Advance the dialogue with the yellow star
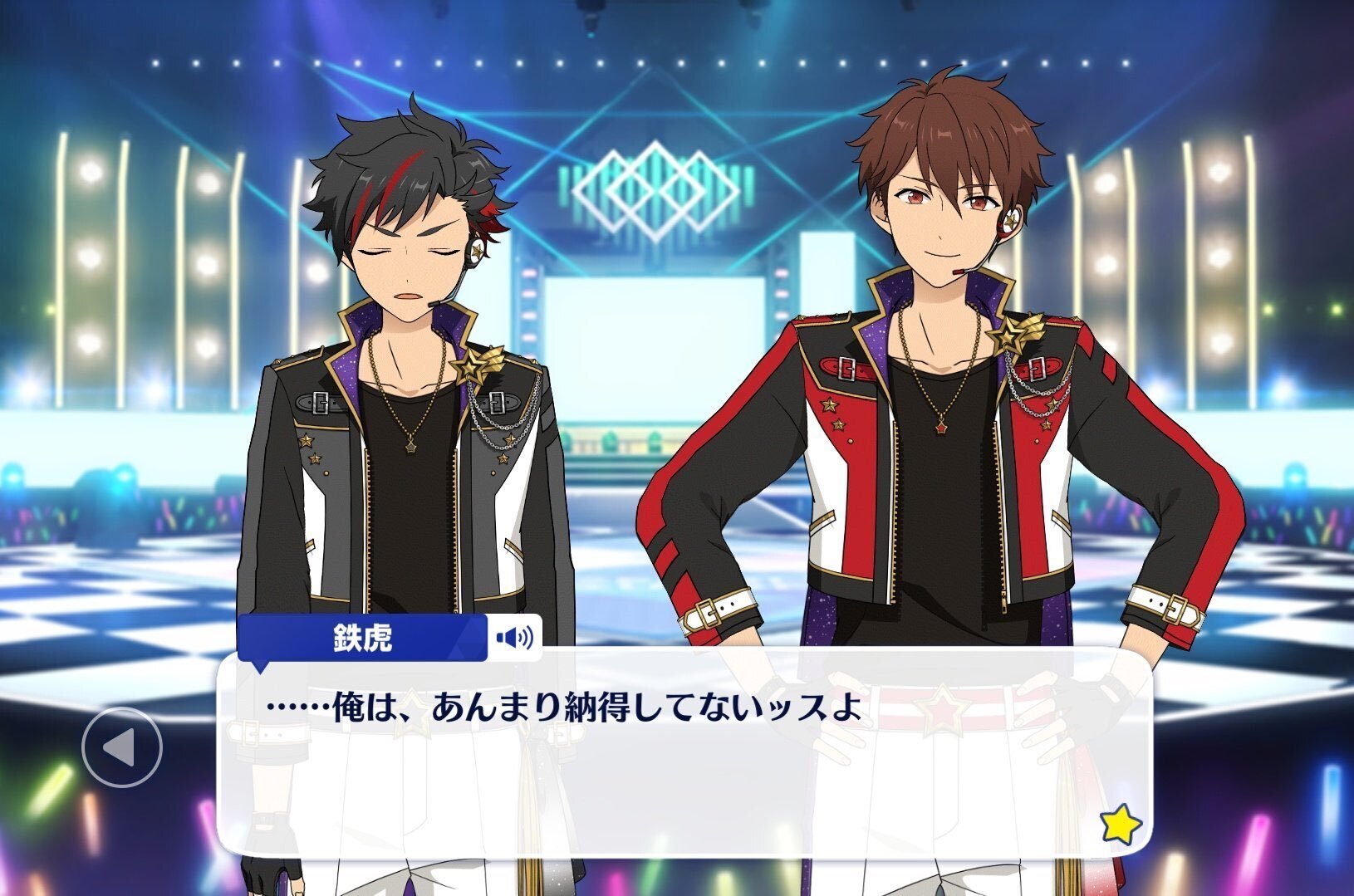Image resolution: width=1354 pixels, height=896 pixels. (1120, 825)
